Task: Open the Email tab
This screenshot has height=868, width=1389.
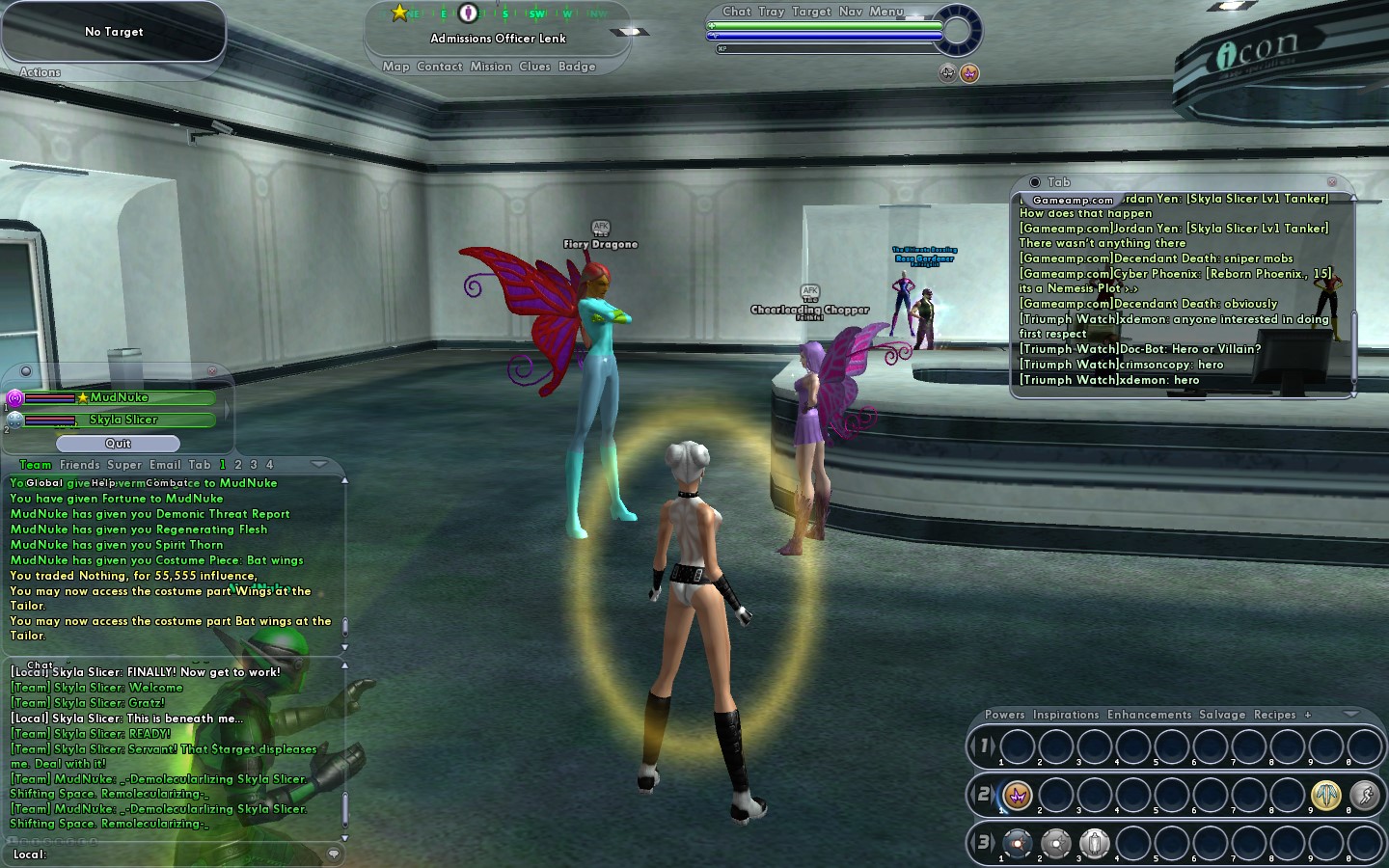Action: [x=164, y=465]
